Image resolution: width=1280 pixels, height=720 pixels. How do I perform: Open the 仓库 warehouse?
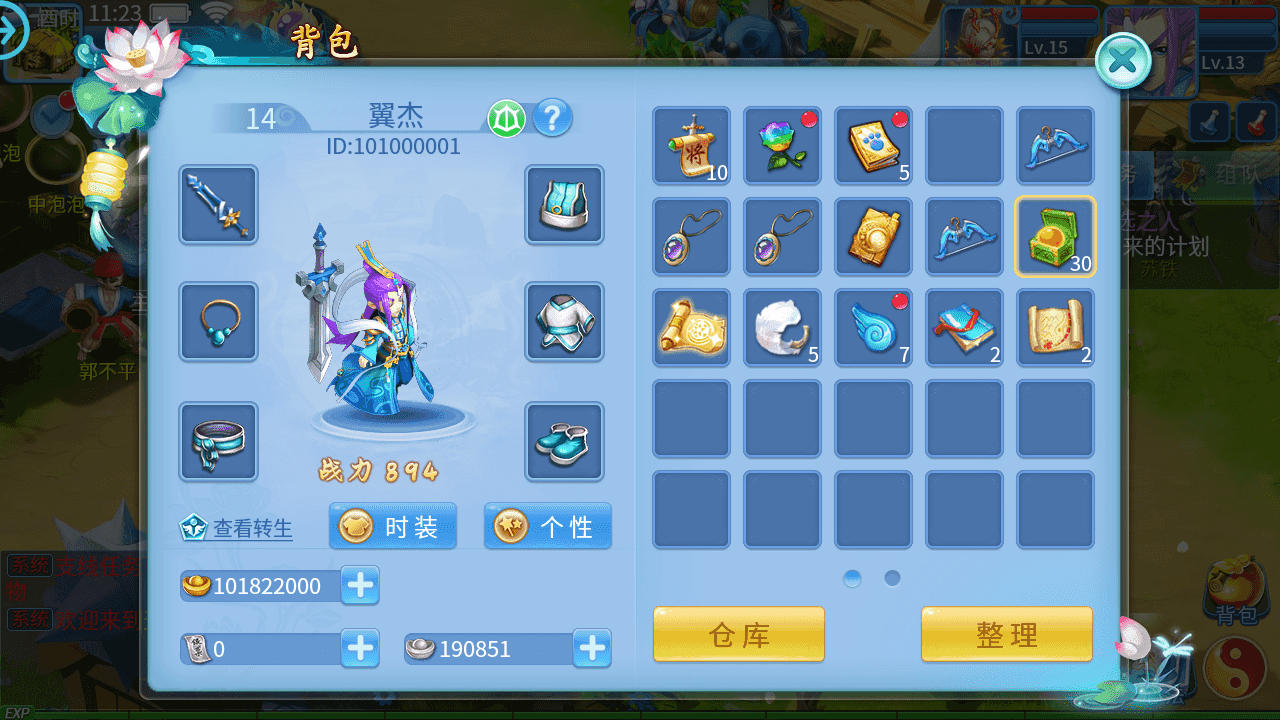(x=739, y=634)
